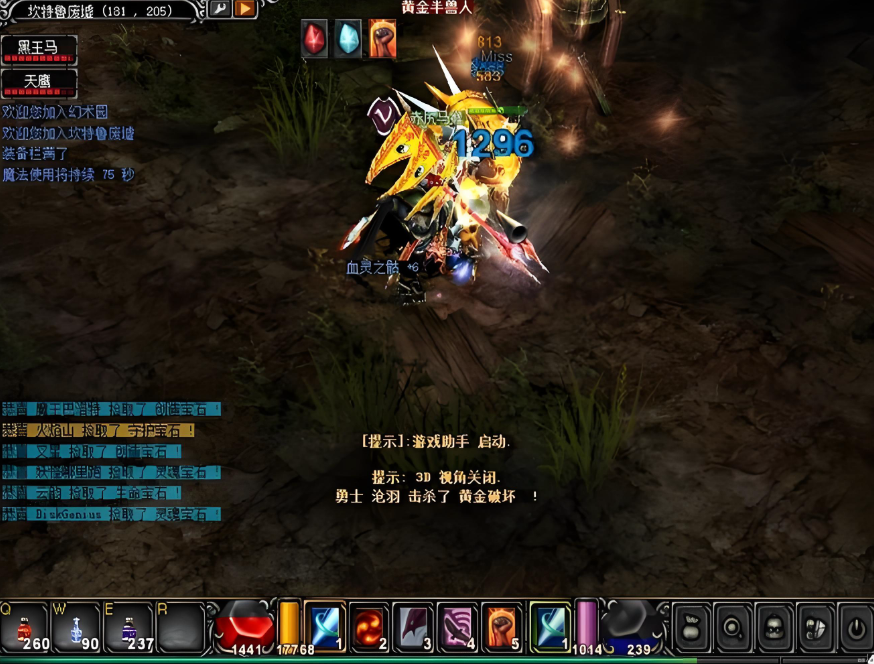Click the blue crystal buff icon
The image size is (874, 664).
[347, 39]
